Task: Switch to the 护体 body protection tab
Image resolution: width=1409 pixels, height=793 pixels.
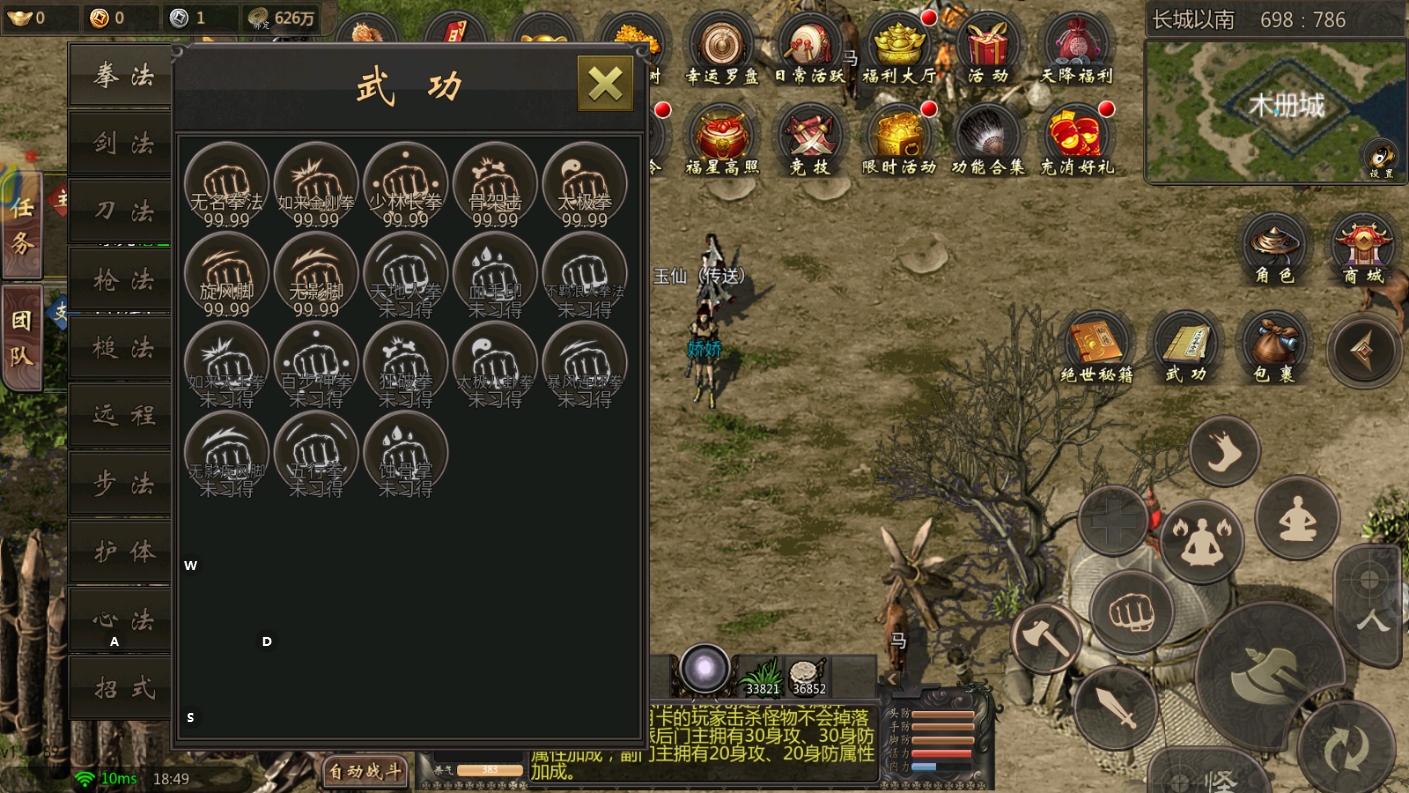Action: tap(124, 552)
